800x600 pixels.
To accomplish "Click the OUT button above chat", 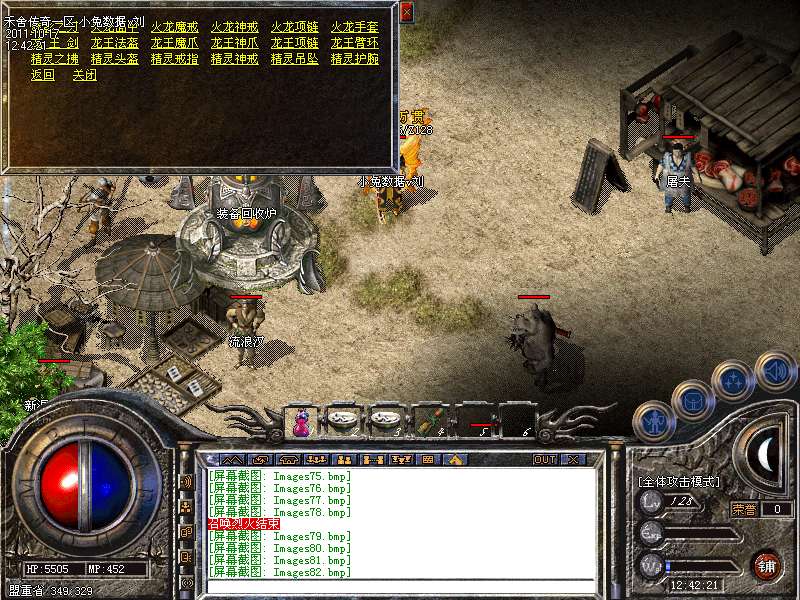I will [544, 460].
